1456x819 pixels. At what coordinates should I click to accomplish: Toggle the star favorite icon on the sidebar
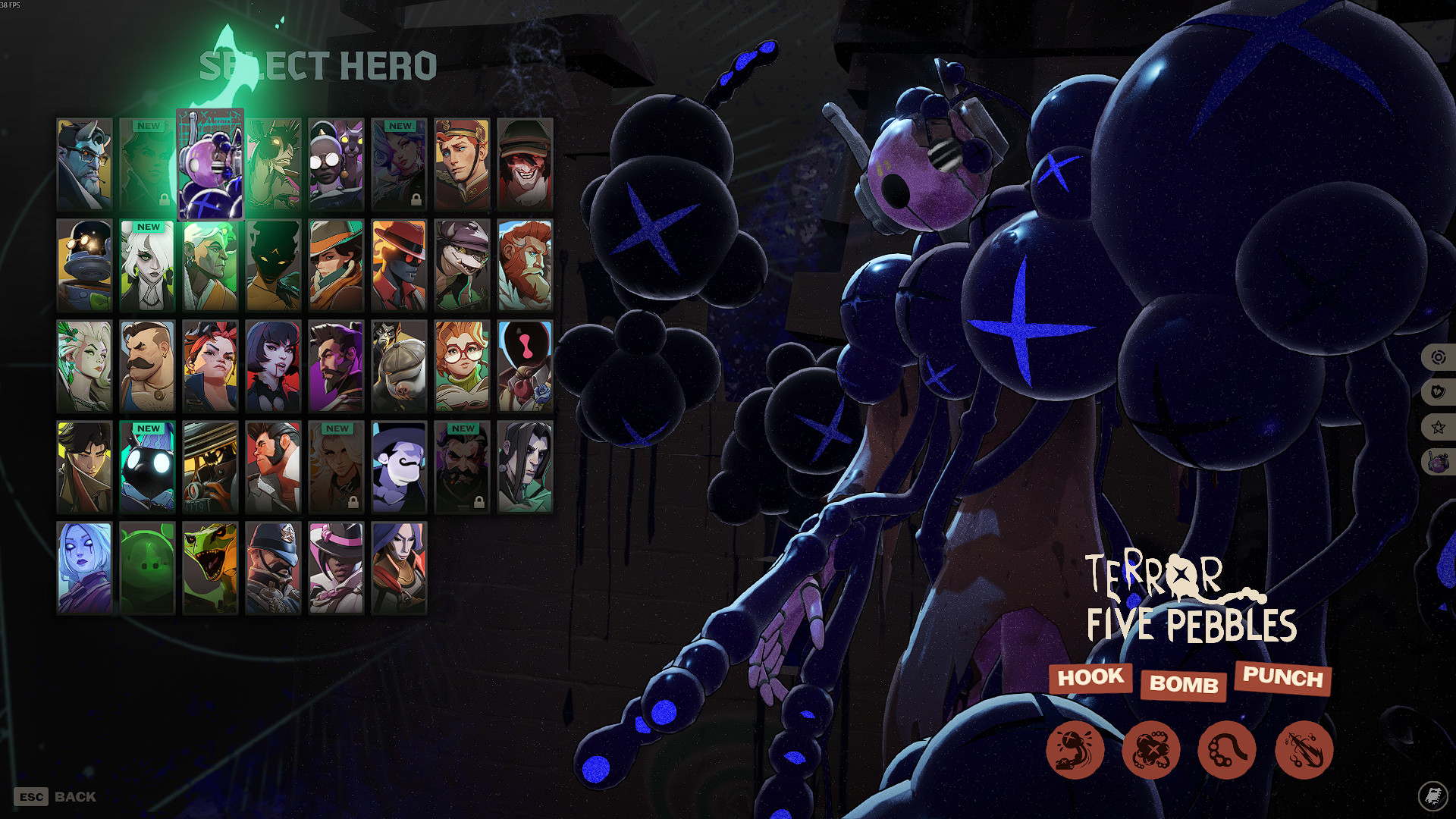[1437, 428]
